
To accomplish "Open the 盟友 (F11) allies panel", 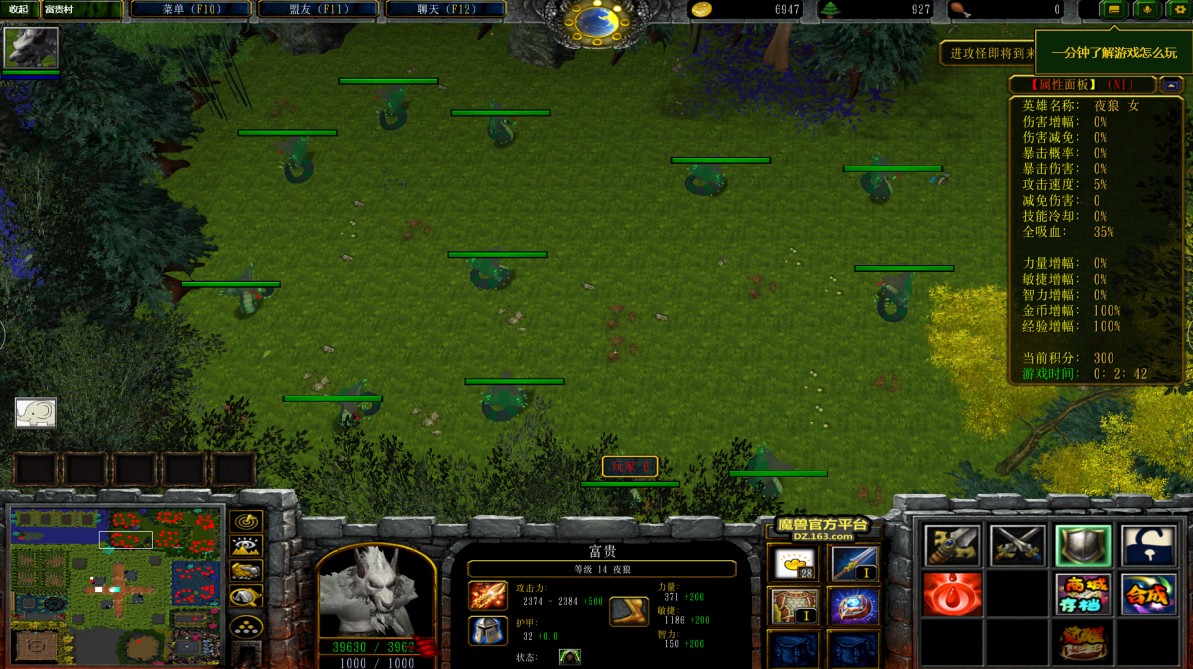I will point(318,9).
